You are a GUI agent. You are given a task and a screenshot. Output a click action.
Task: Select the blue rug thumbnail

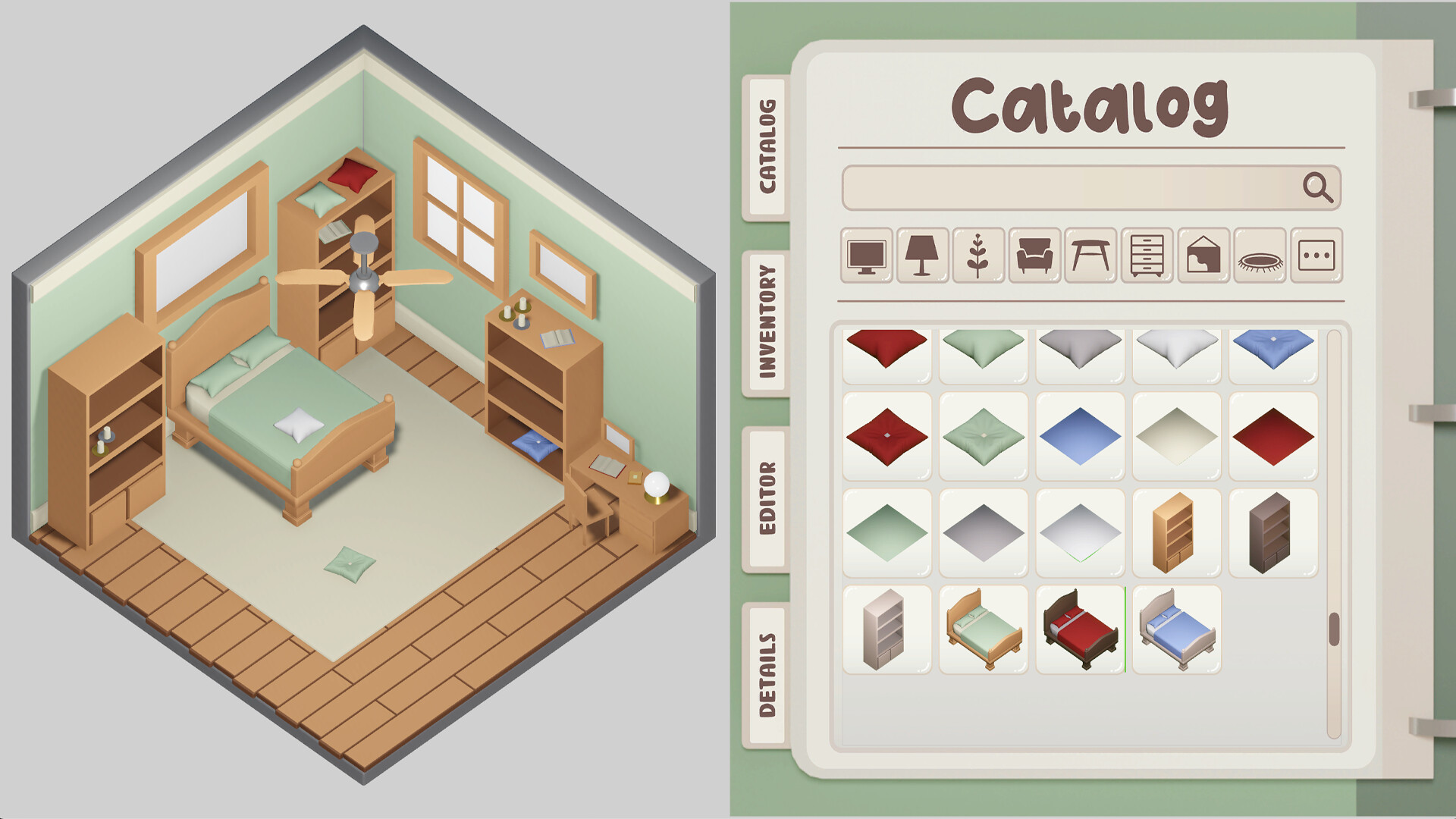coord(1079,436)
